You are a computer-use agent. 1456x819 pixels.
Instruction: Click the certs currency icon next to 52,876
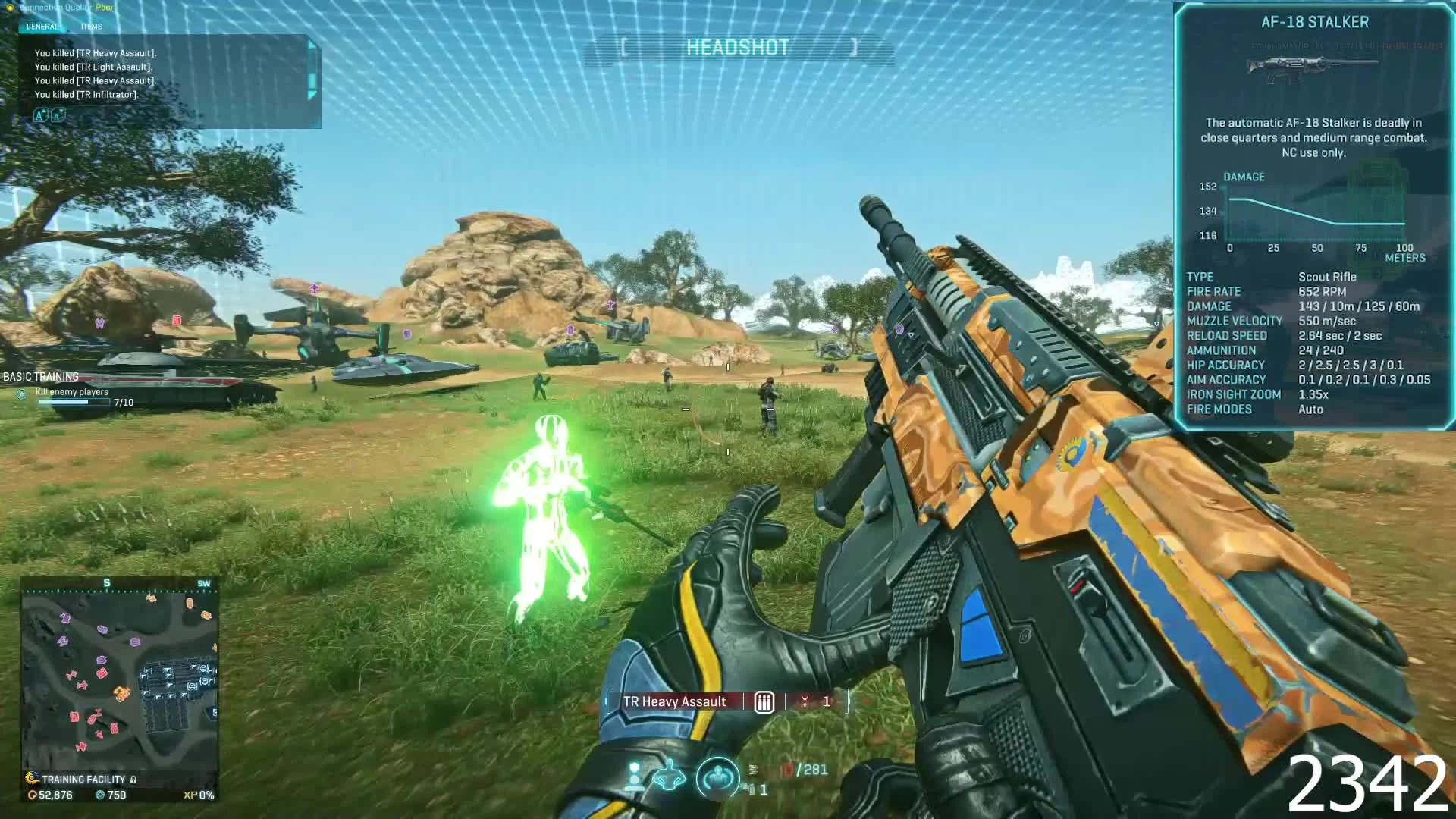tap(31, 795)
